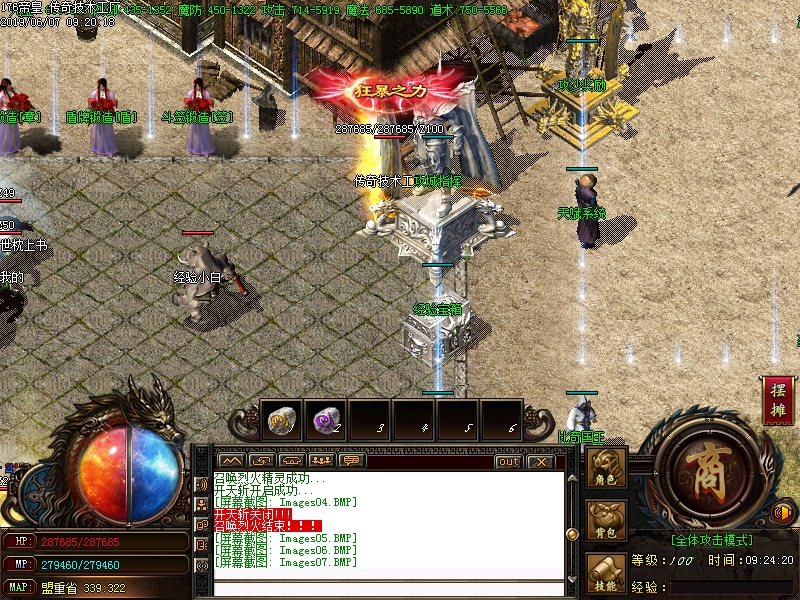Toggle the sound speaker icon
800x600 pixels.
(x=785, y=514)
